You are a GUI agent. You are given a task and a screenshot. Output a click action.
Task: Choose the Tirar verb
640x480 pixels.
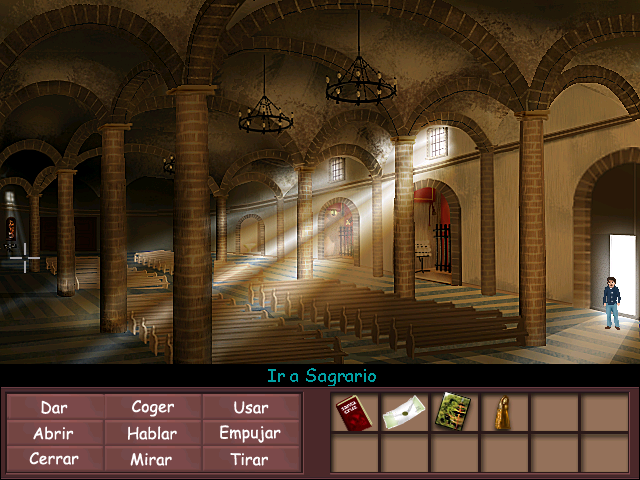[x=250, y=459]
